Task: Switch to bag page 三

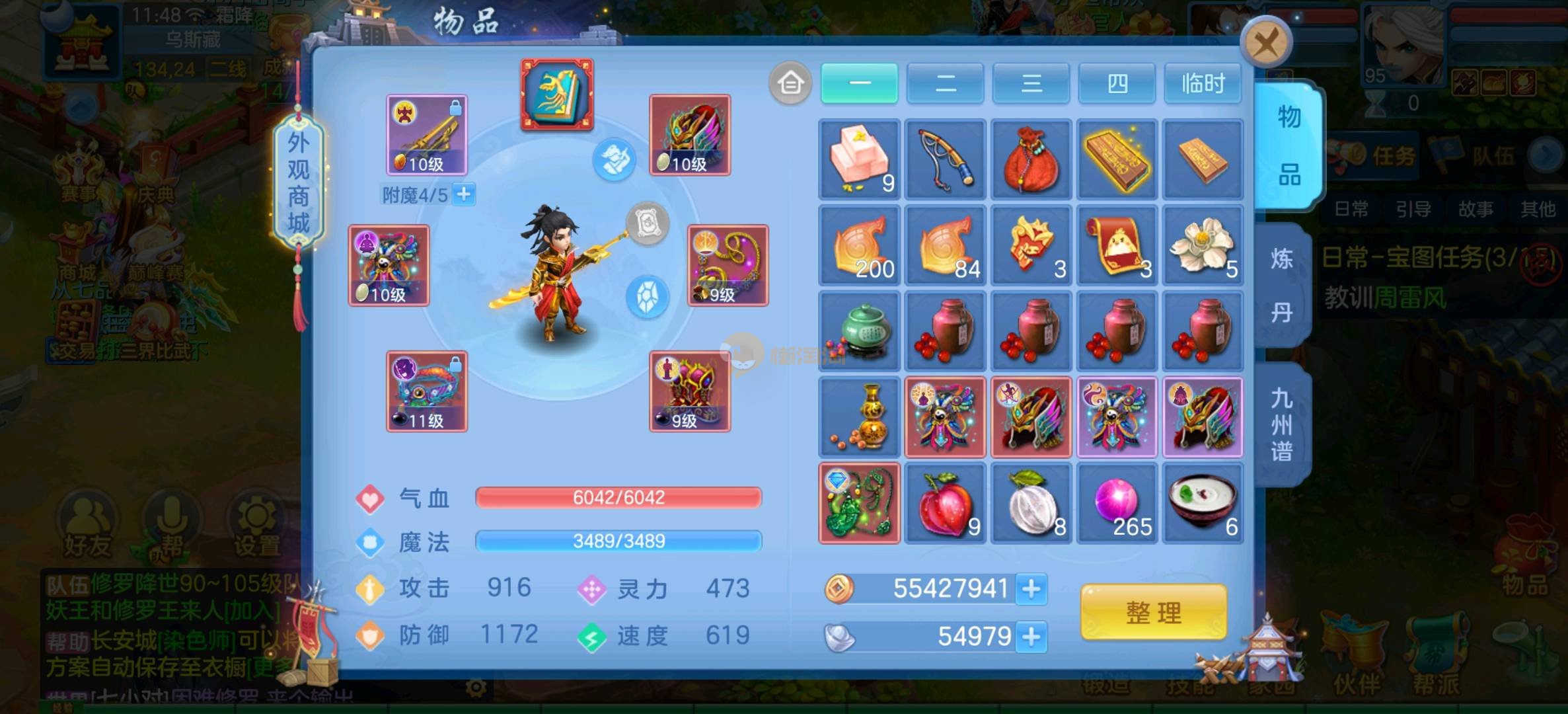Action: click(1031, 84)
